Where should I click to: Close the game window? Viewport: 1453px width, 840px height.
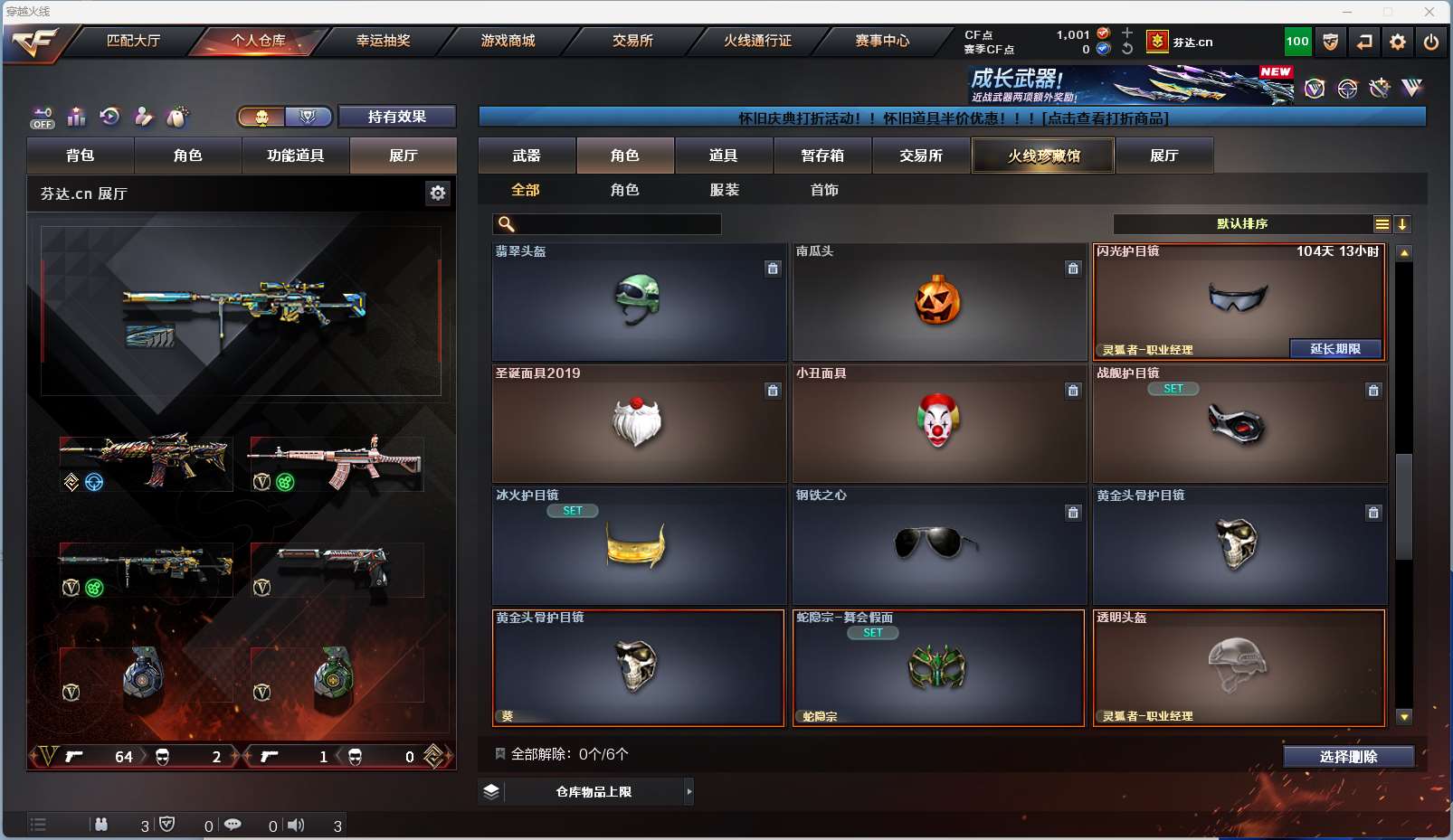tap(1429, 12)
